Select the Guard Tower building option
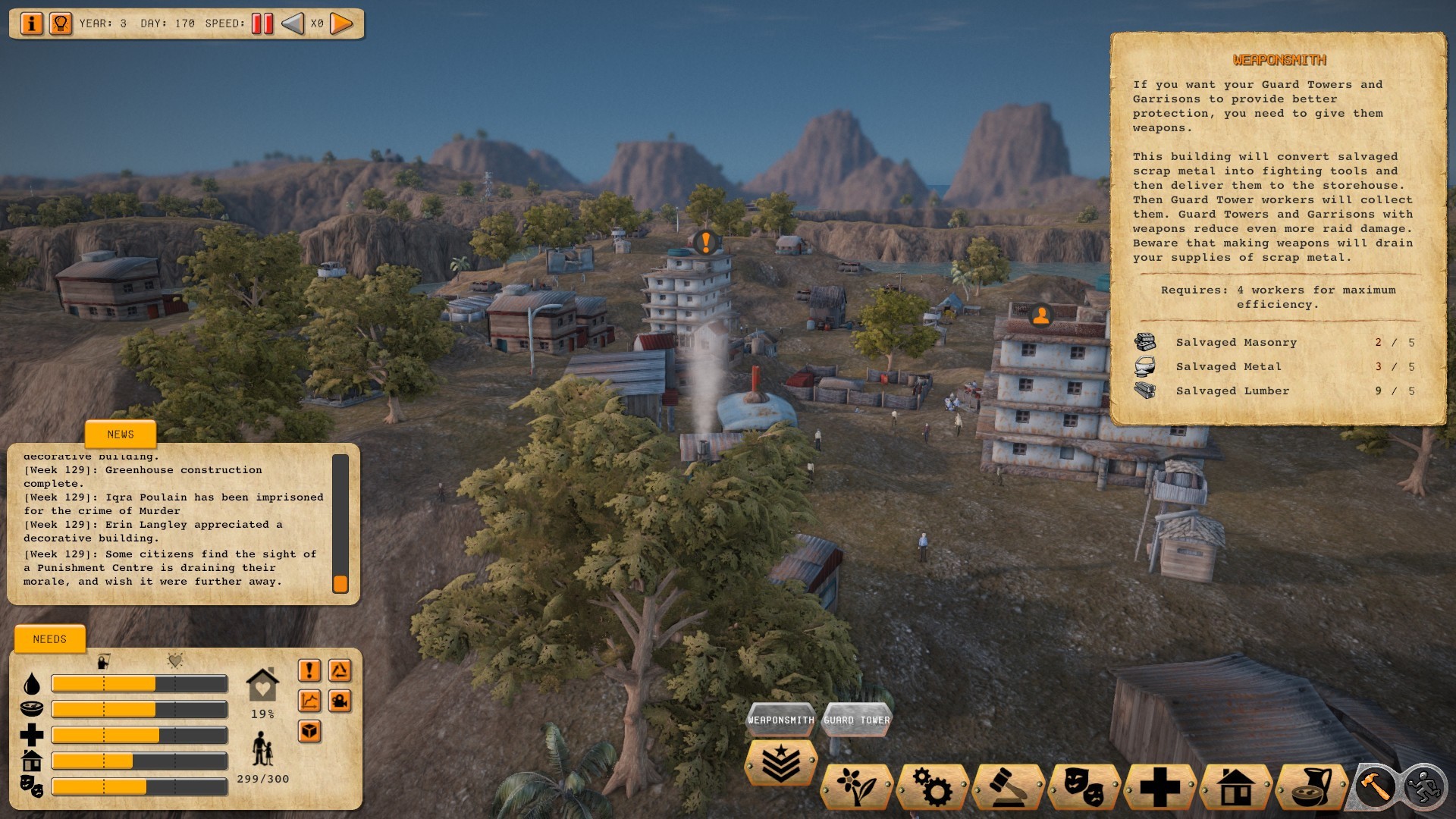 point(856,720)
